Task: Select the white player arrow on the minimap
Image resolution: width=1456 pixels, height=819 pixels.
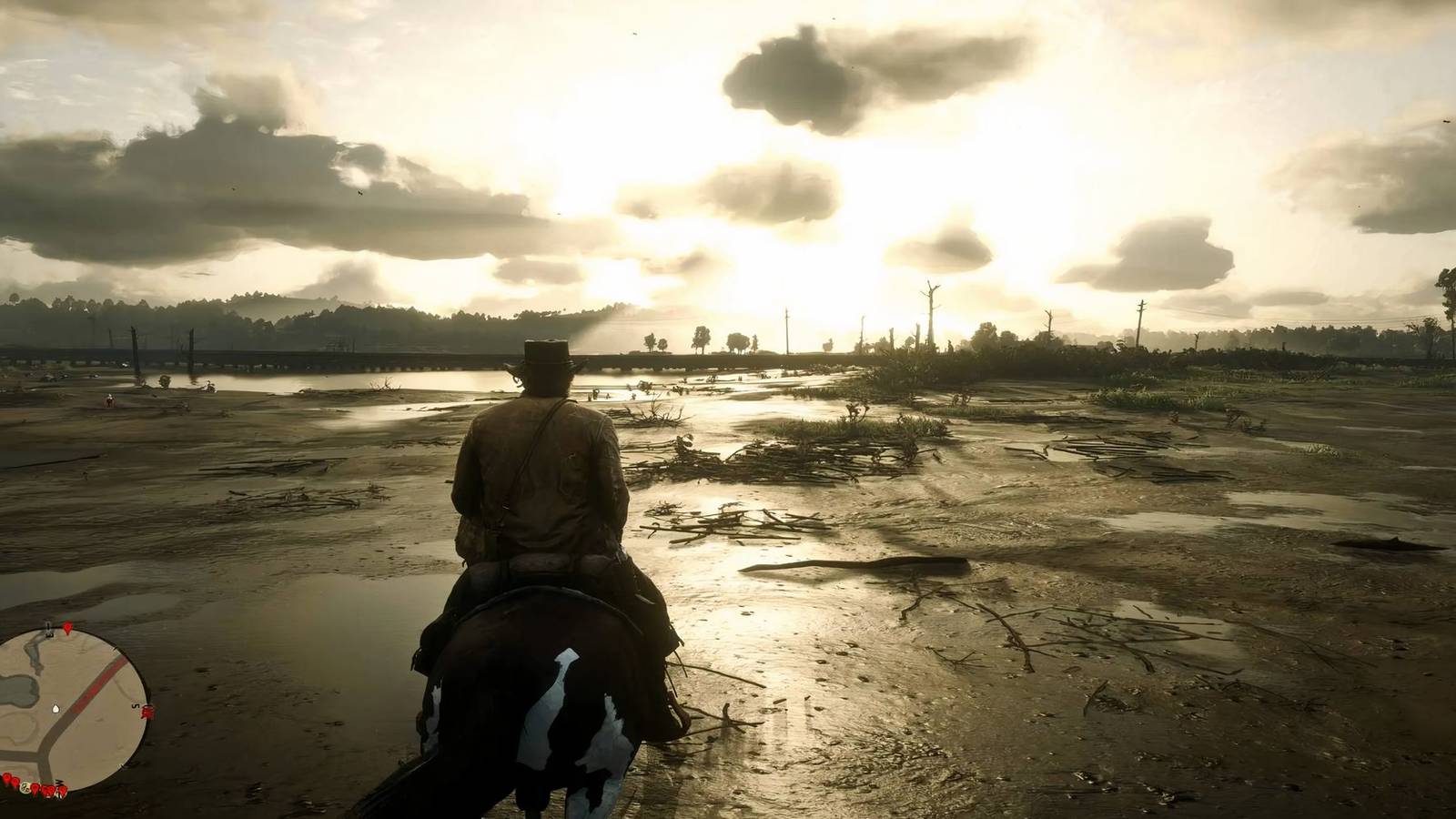Action: [56, 709]
